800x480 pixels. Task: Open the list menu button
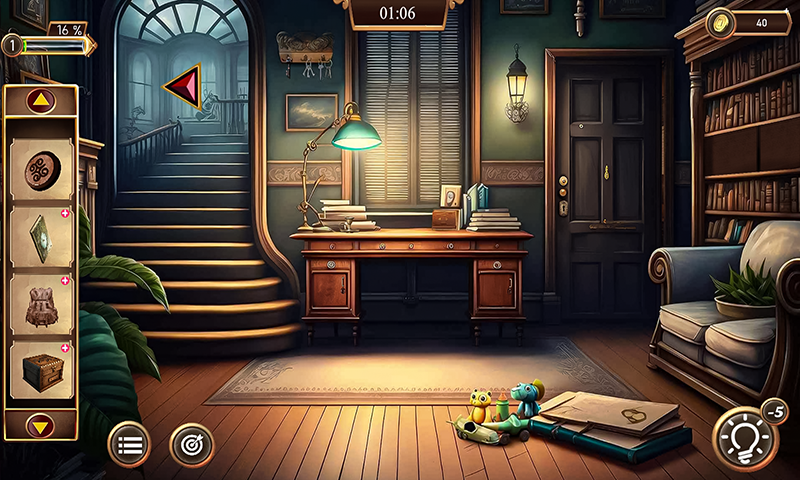point(129,444)
